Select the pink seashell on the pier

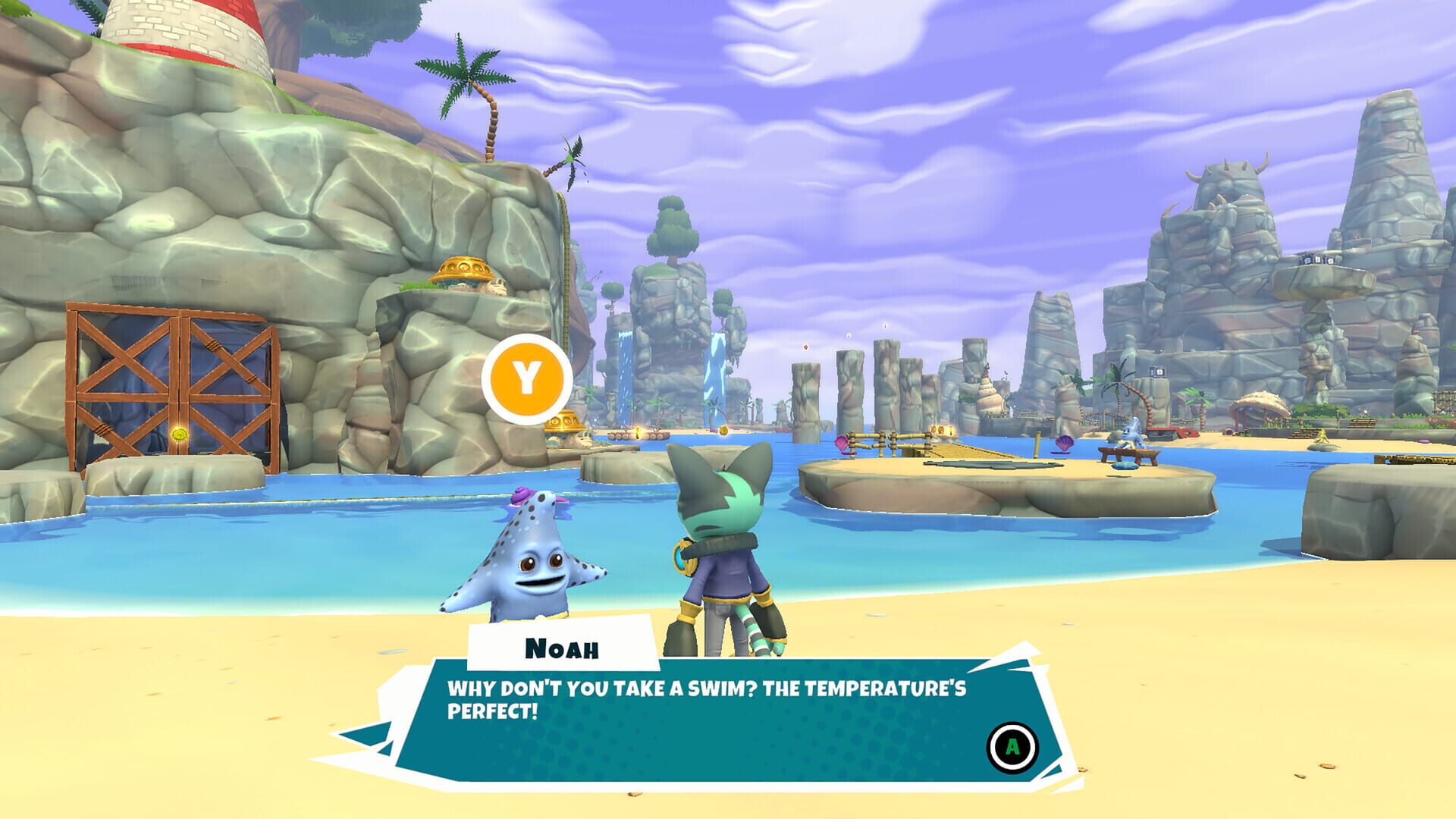(843, 444)
